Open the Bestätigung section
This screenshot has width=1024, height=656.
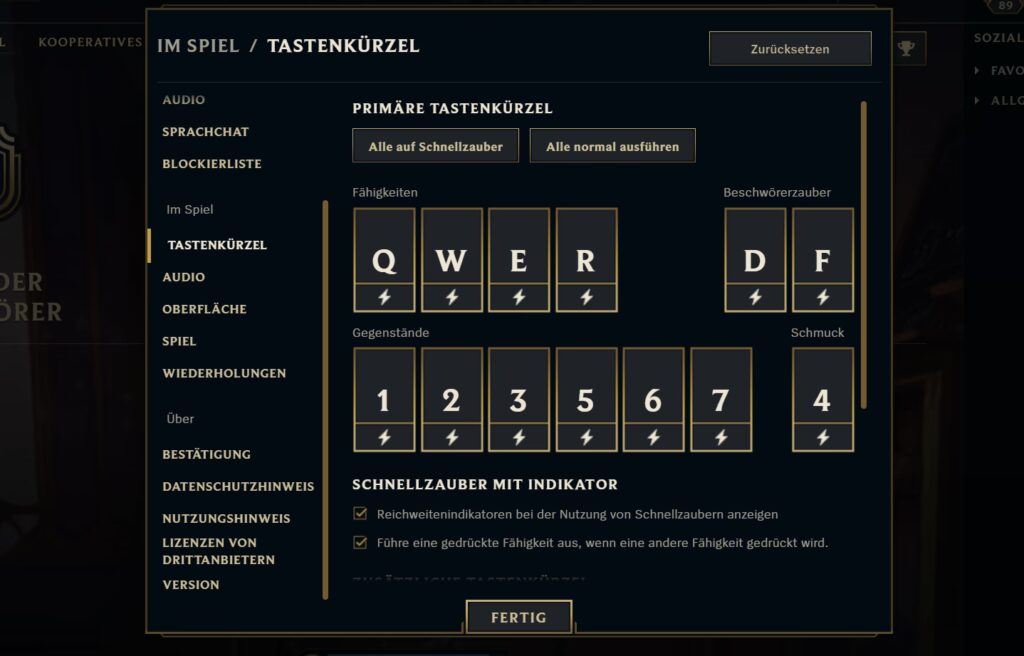[206, 455]
